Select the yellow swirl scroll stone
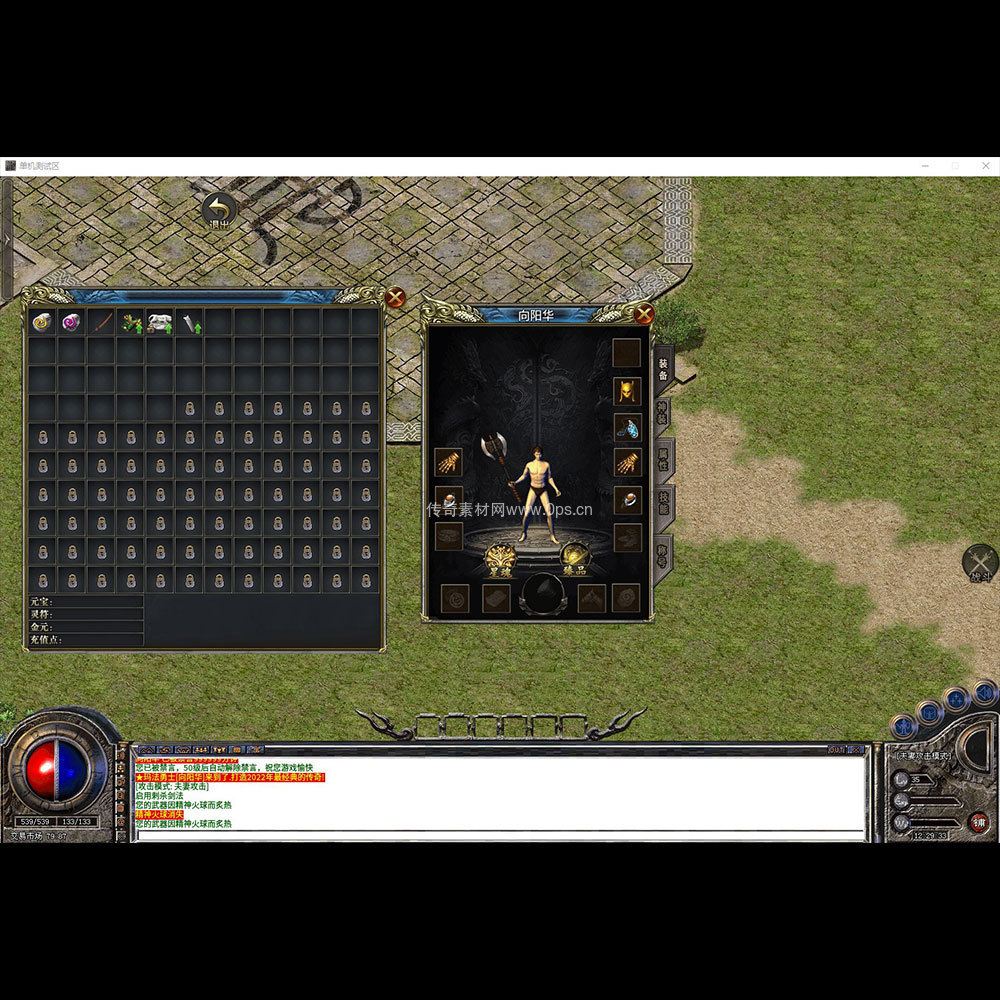The width and height of the screenshot is (1000, 1000). pos(42,322)
